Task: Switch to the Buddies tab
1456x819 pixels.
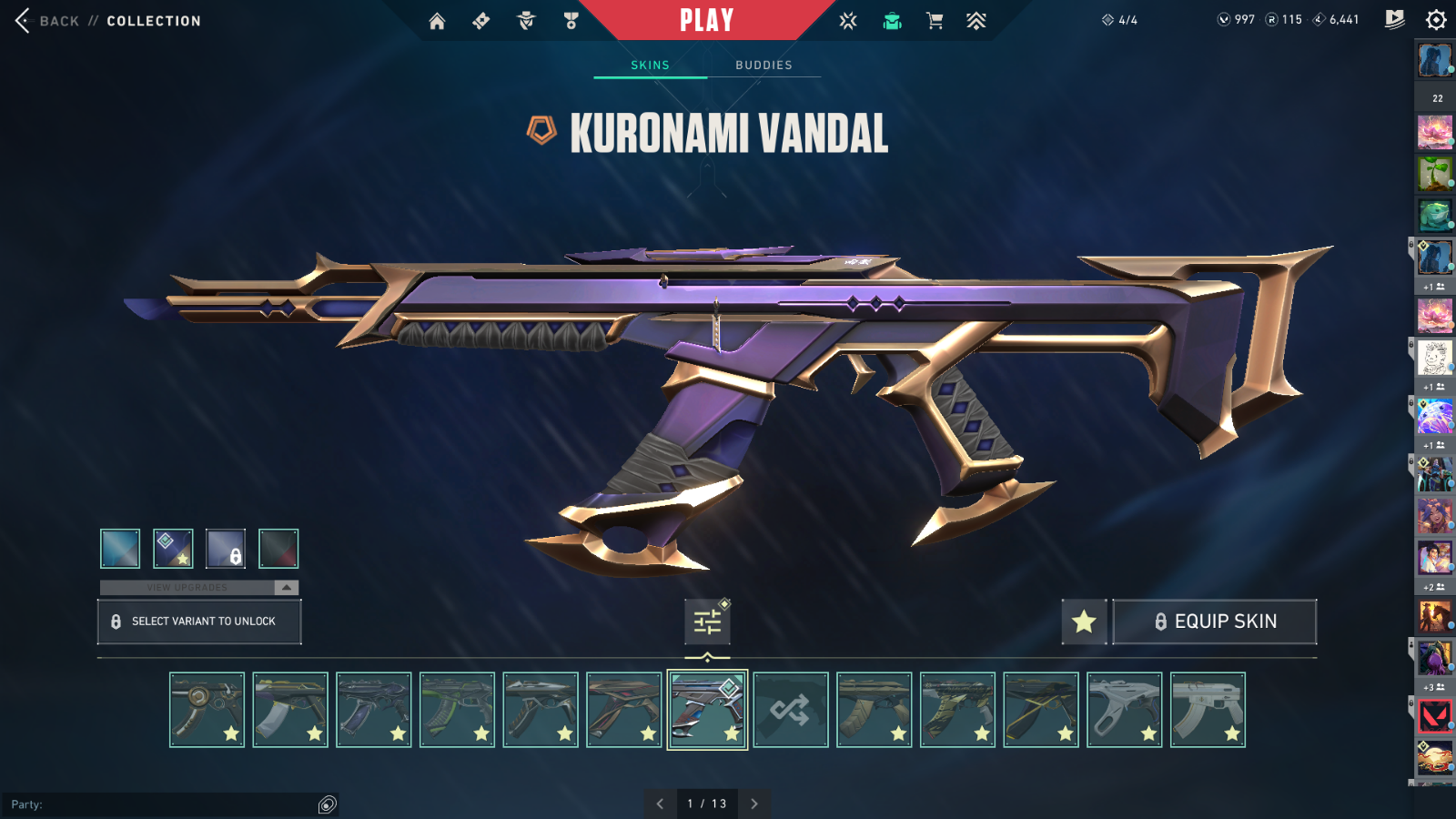Action: (763, 66)
